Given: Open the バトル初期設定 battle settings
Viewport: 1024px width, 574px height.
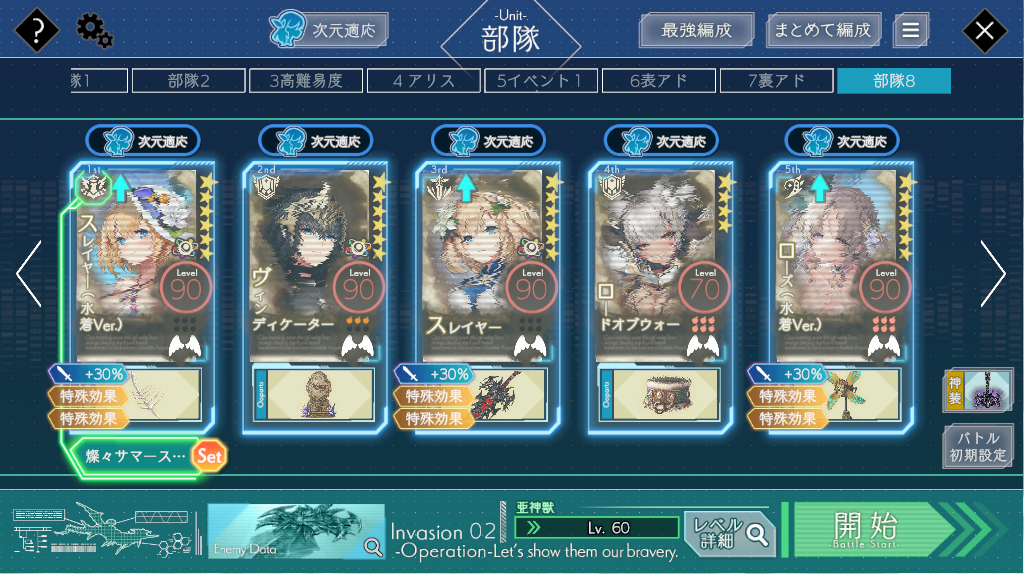Looking at the screenshot, I should 977,447.
